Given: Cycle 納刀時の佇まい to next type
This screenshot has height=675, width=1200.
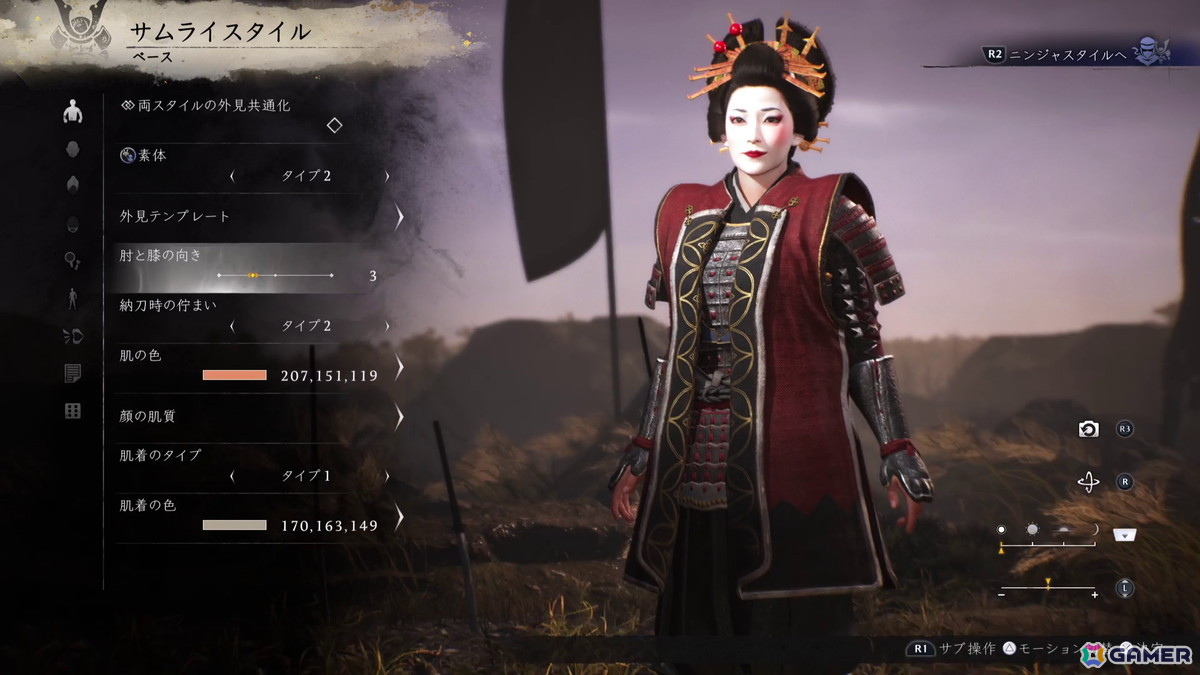Looking at the screenshot, I should 387,326.
